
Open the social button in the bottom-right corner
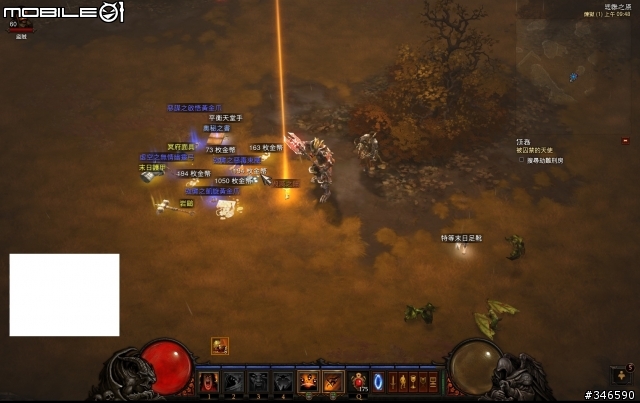[622, 374]
